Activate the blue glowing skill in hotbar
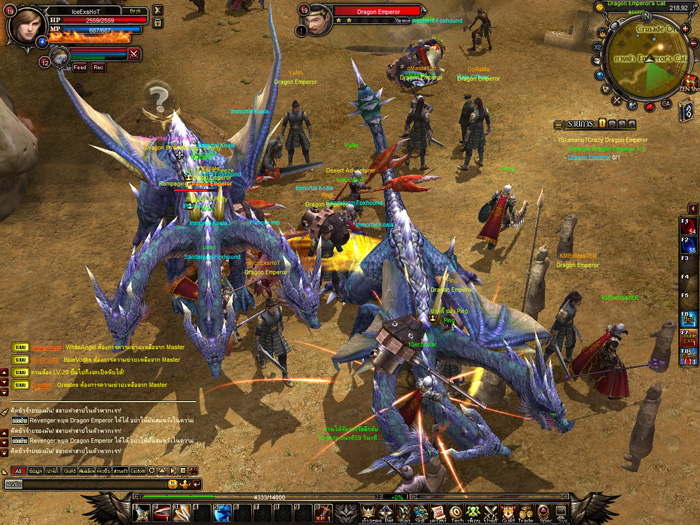The width and height of the screenshot is (700, 525). click(224, 513)
